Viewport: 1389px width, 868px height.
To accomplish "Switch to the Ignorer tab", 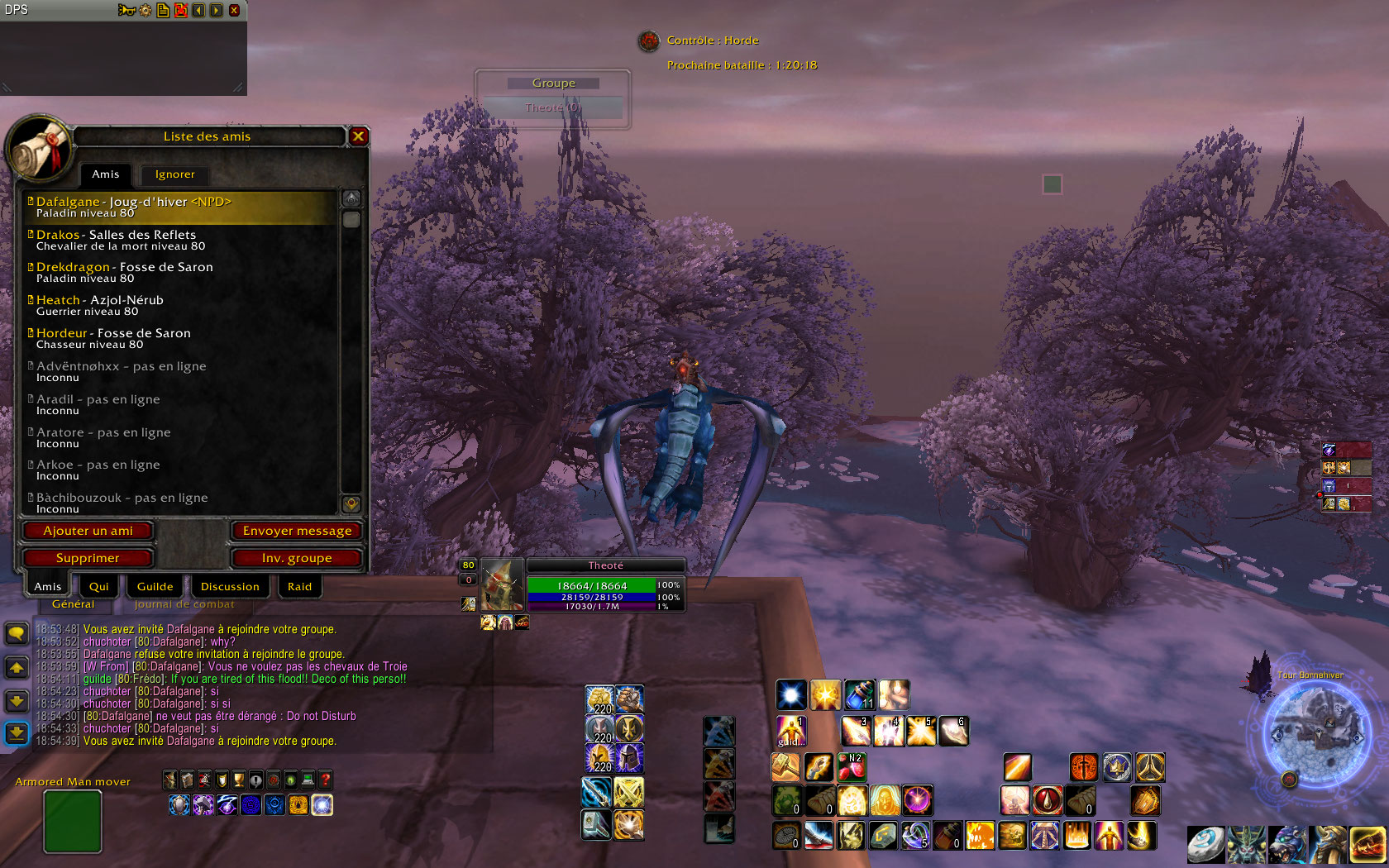I will [x=174, y=174].
